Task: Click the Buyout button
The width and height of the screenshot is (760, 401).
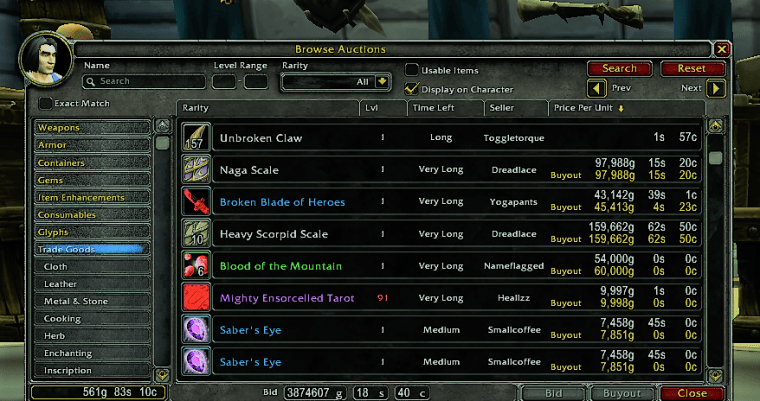Action: (x=622, y=393)
